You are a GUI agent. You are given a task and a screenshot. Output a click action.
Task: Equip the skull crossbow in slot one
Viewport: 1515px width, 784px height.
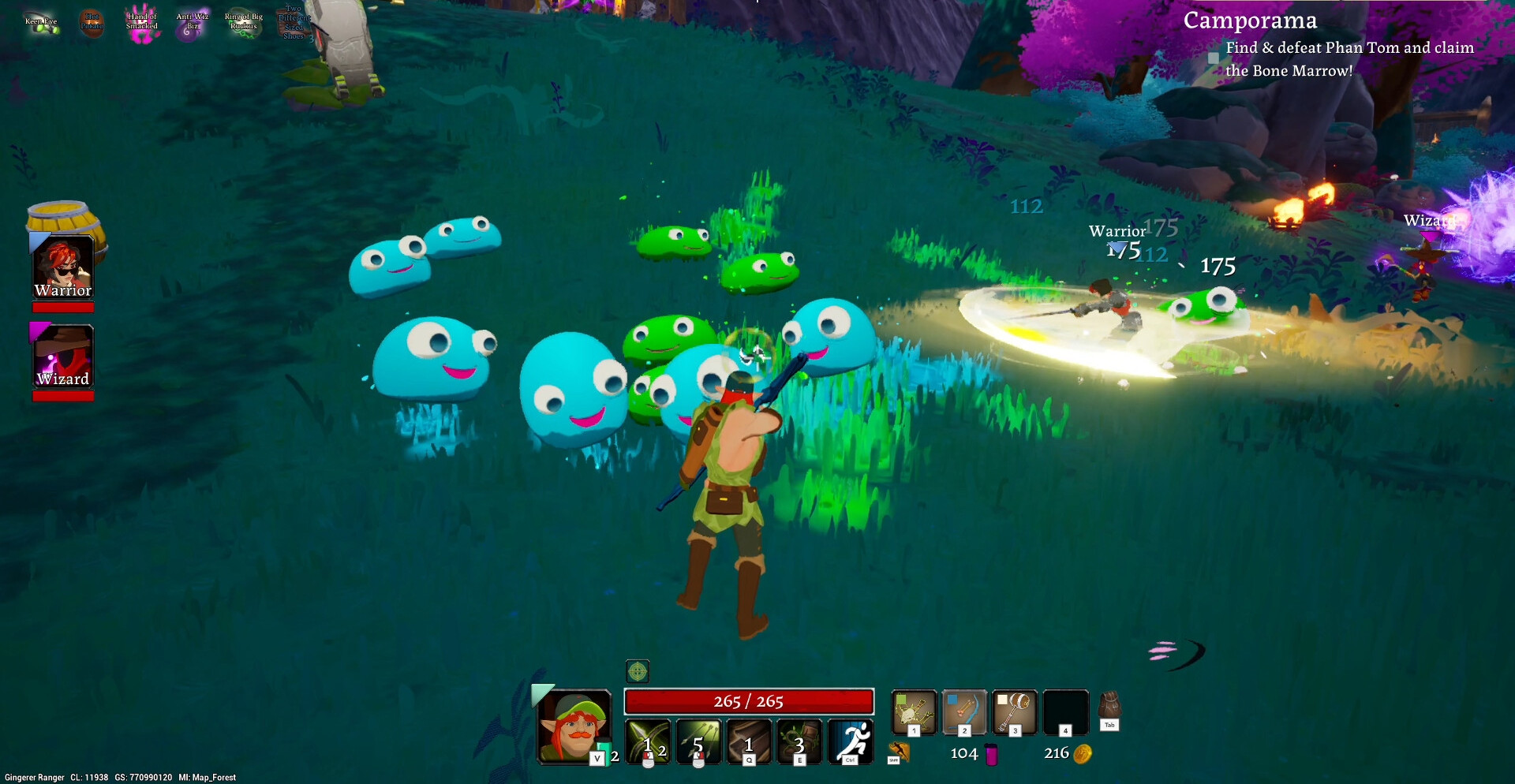(x=914, y=712)
